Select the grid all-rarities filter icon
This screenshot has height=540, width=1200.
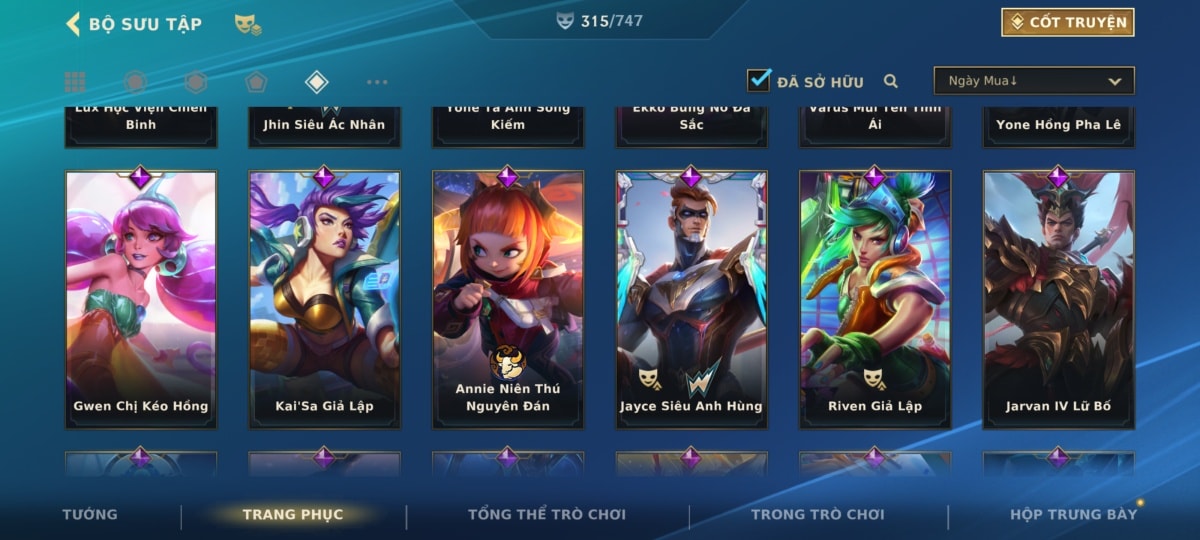point(74,82)
